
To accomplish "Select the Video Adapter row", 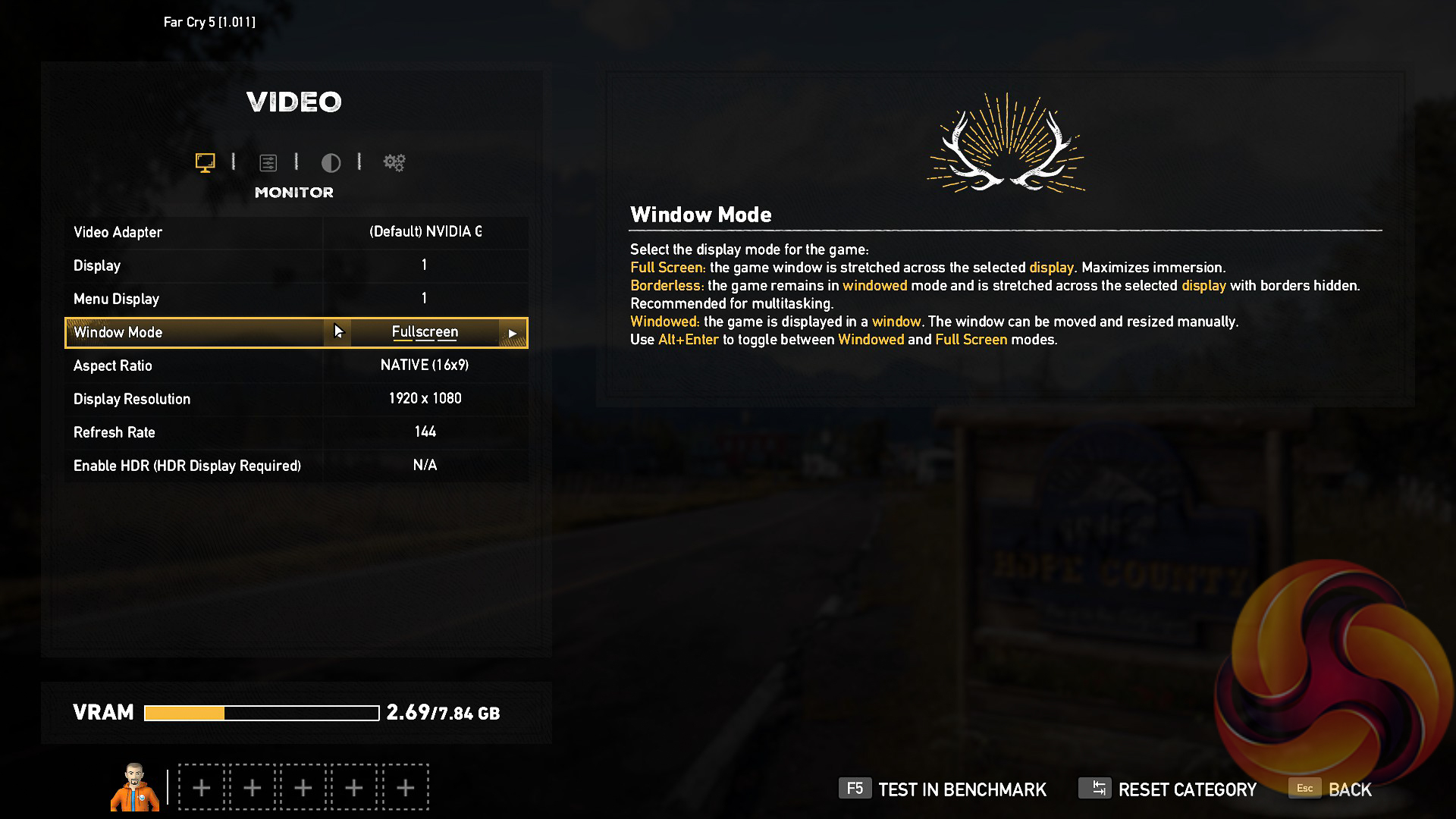I will (296, 232).
